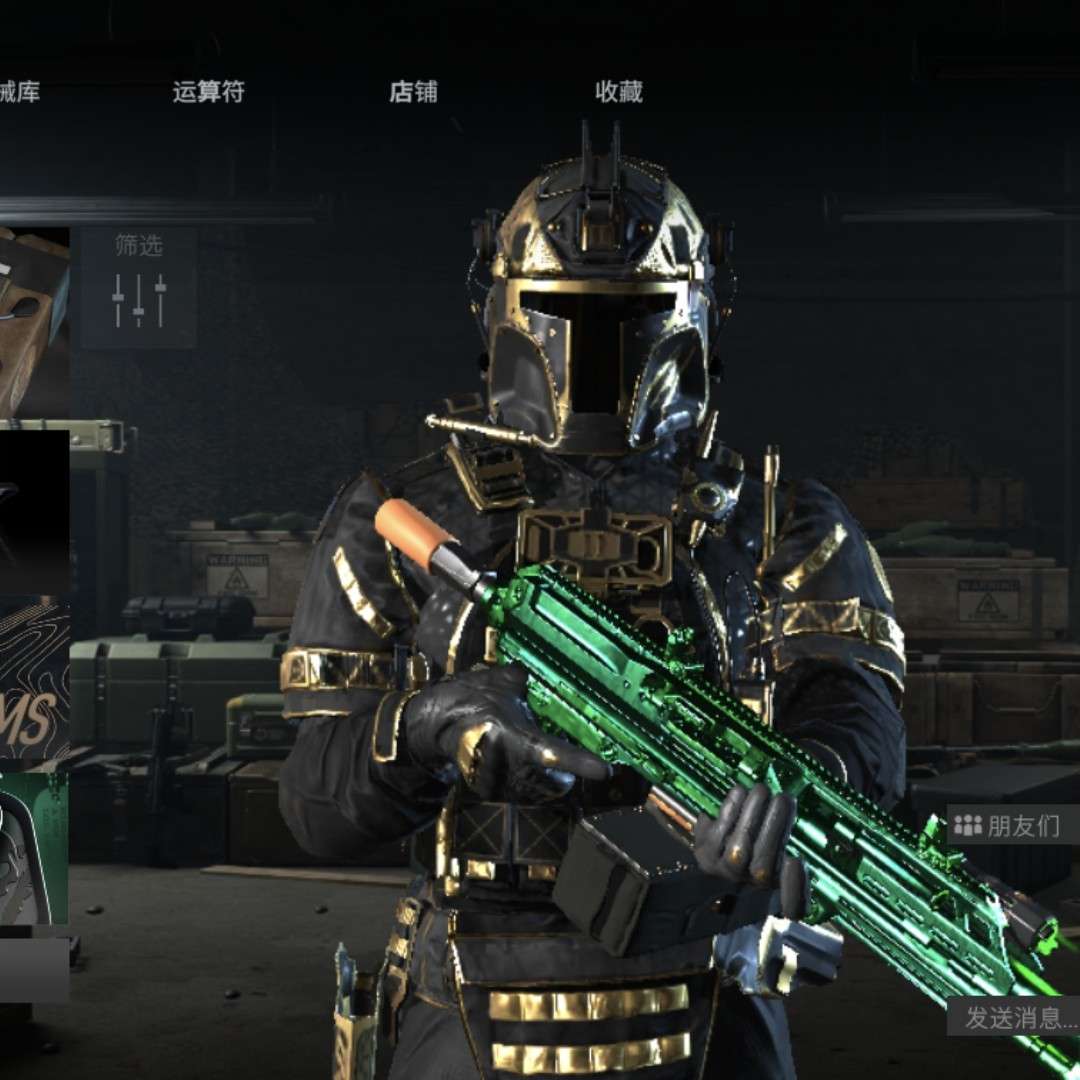Select the brown item thumbnail

[34, 322]
